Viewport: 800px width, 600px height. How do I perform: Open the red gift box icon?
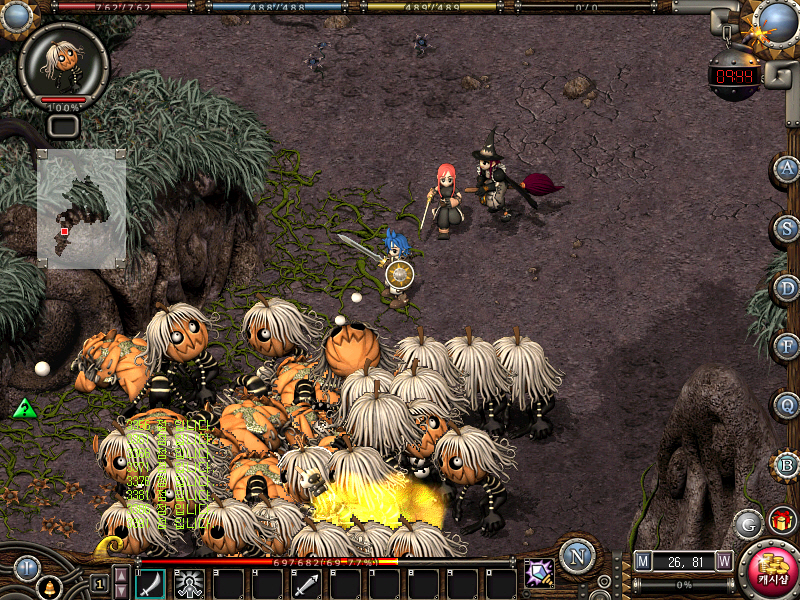tap(782, 521)
